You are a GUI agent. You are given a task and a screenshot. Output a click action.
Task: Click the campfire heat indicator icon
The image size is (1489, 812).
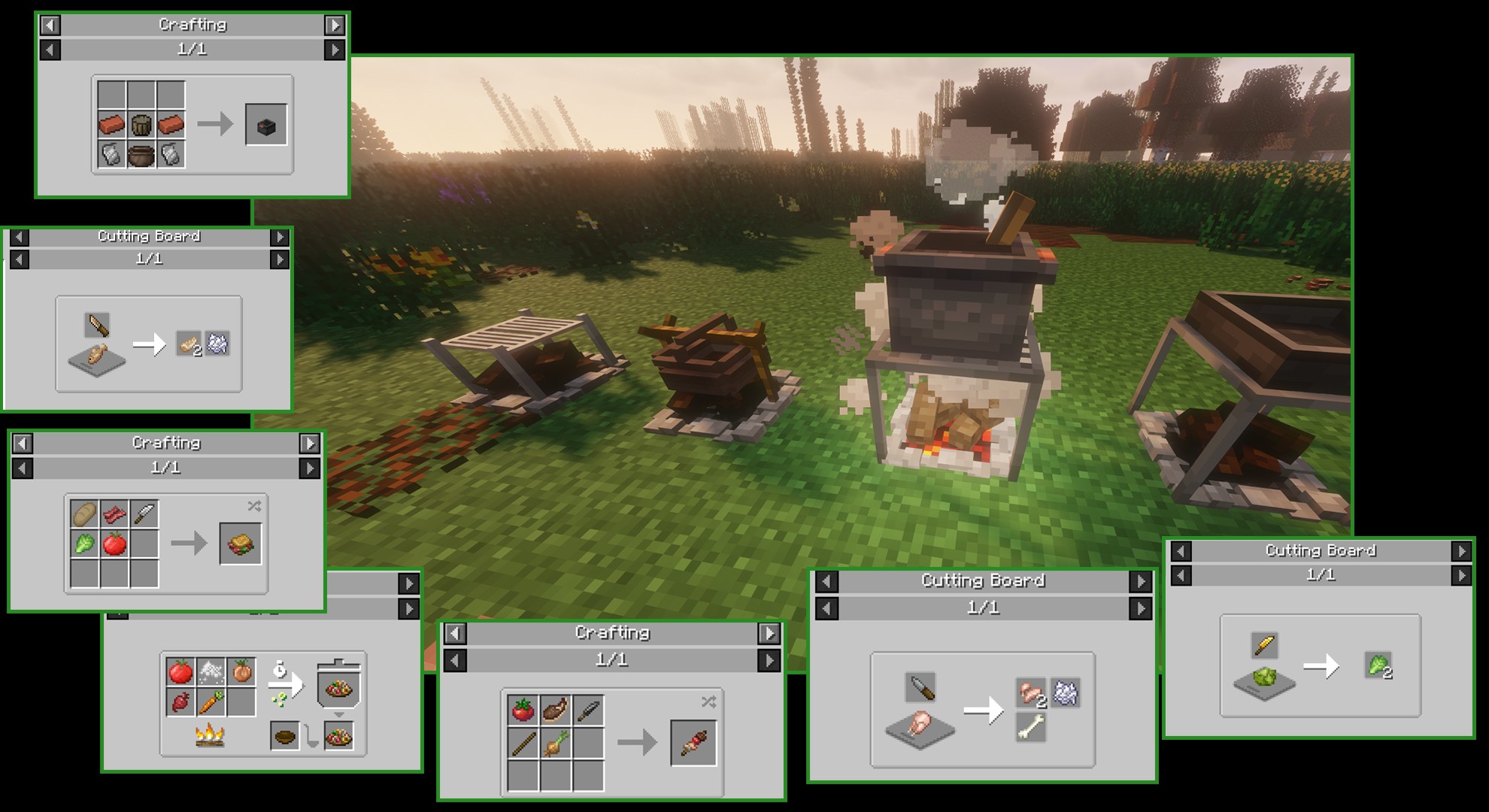coord(210,735)
